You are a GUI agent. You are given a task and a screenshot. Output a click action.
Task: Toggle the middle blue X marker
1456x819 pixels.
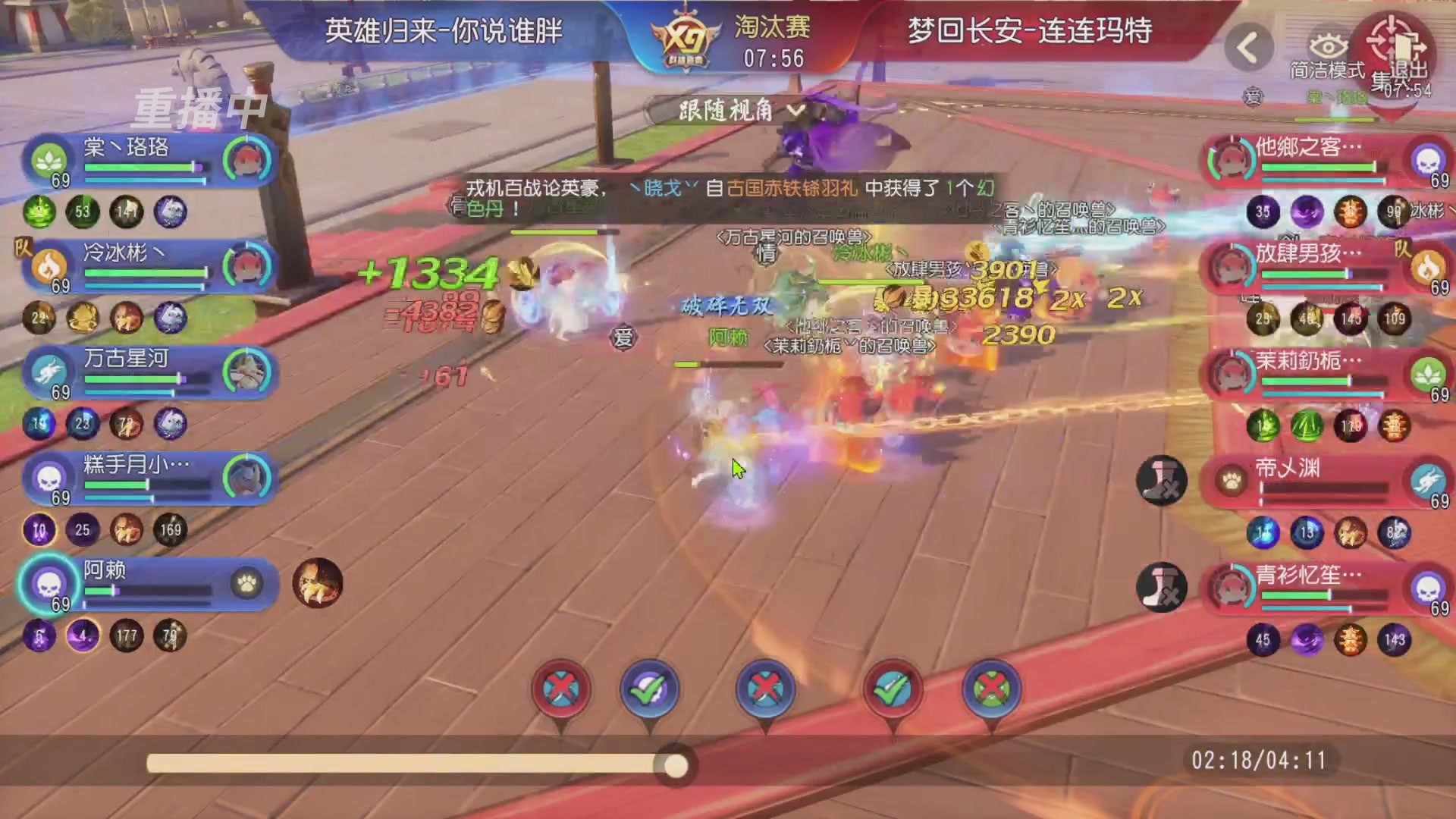coord(767,688)
